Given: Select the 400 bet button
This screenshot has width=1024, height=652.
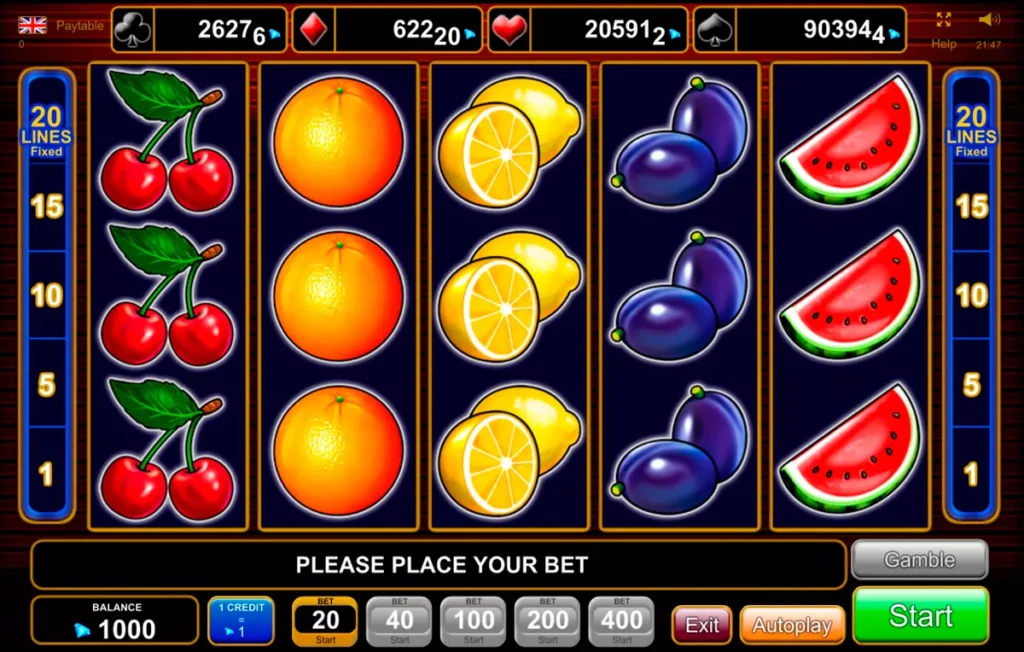Looking at the screenshot, I should coord(621,621).
